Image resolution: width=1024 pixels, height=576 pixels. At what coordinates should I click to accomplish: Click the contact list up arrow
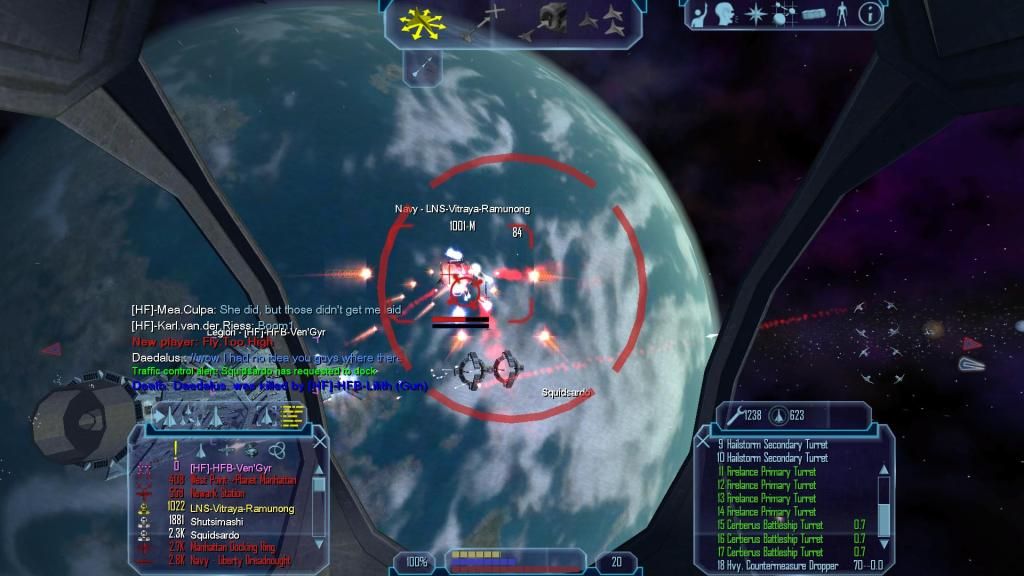click(318, 468)
